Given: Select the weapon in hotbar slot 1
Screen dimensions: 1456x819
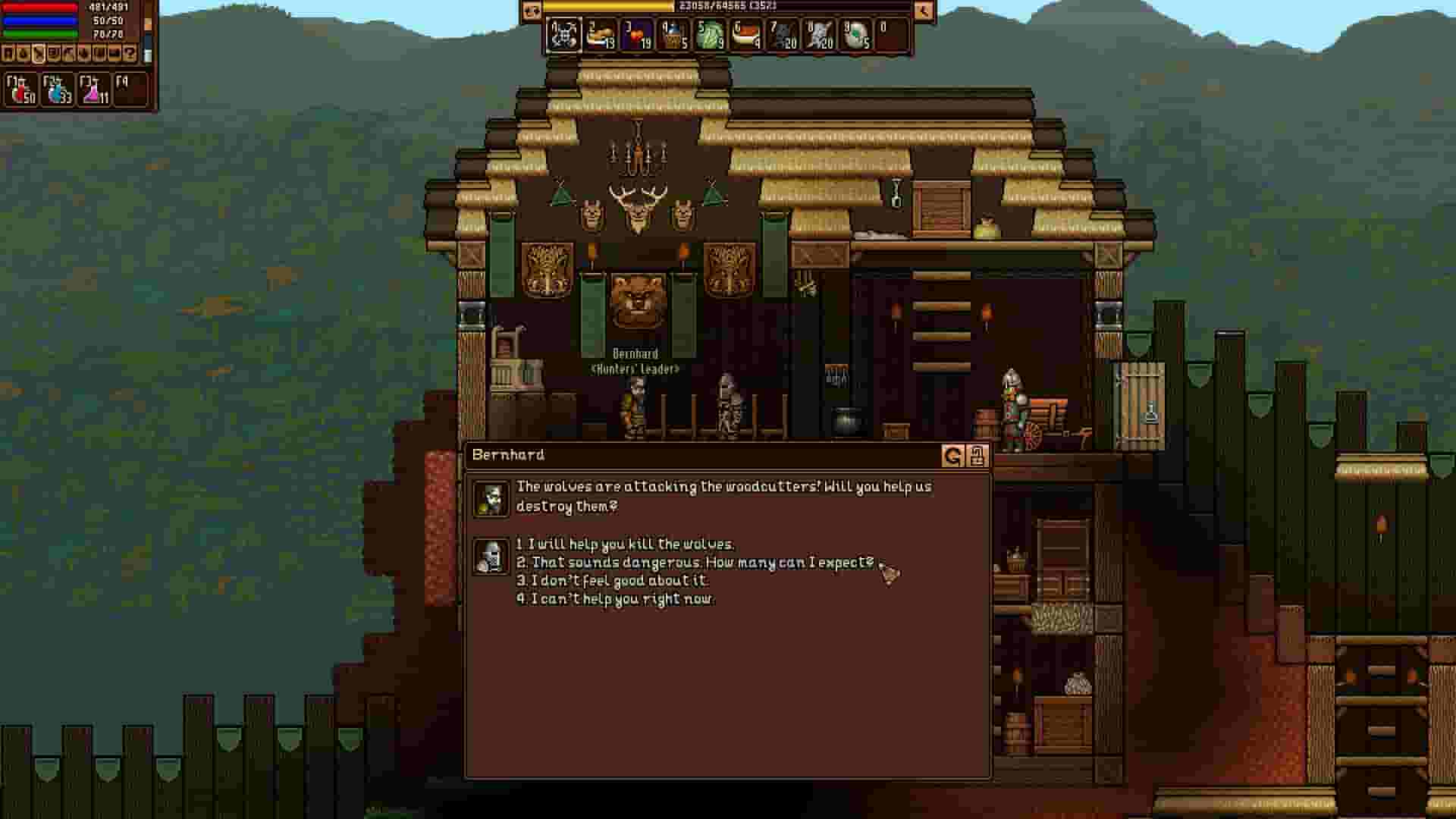Looking at the screenshot, I should (565, 36).
